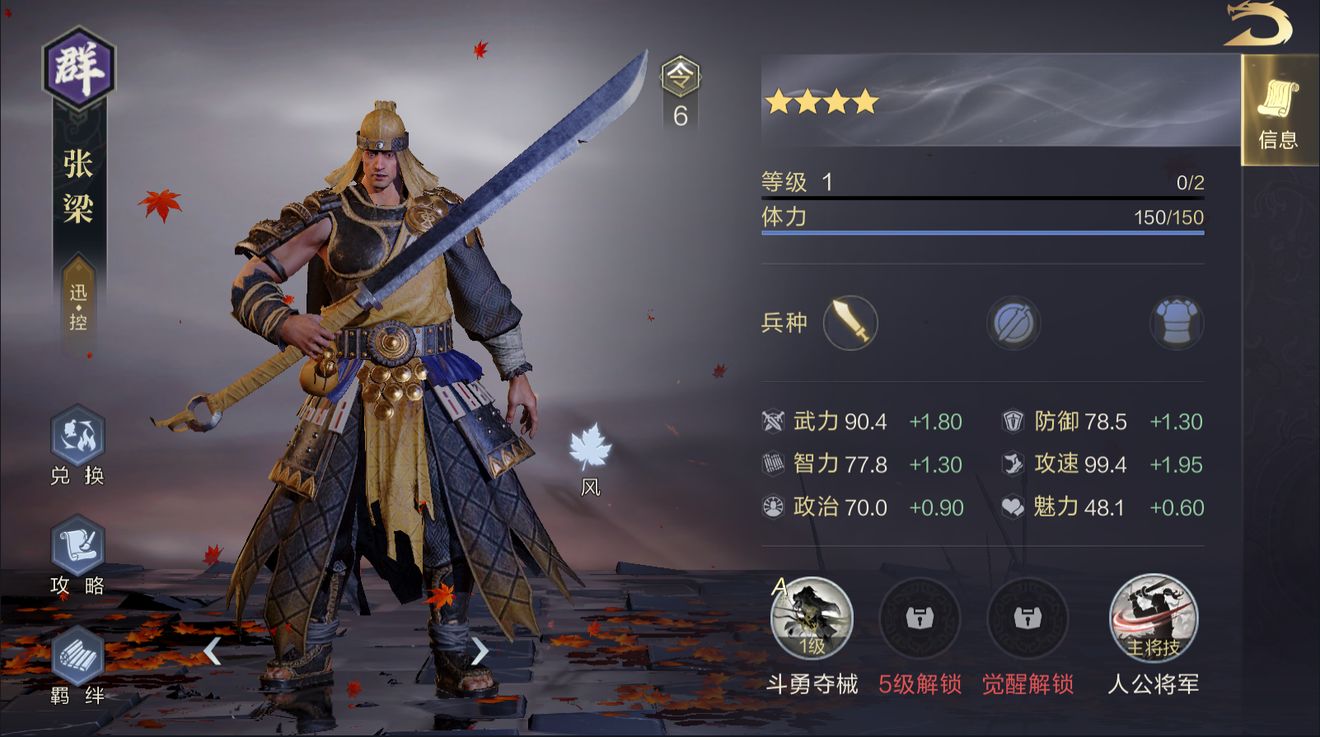Tap the locked 觉醒解锁 awakening skill
The height and width of the screenshot is (737, 1320).
point(1027,619)
